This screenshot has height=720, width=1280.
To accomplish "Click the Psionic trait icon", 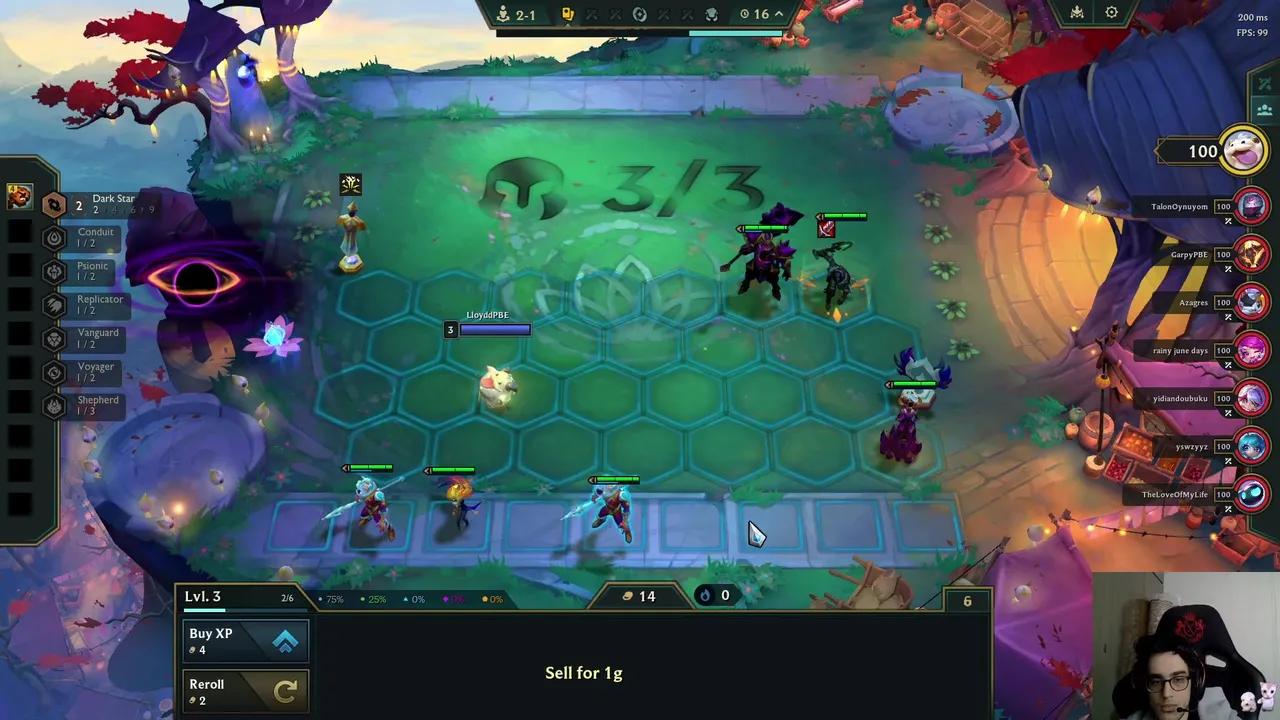I will 51,271.
